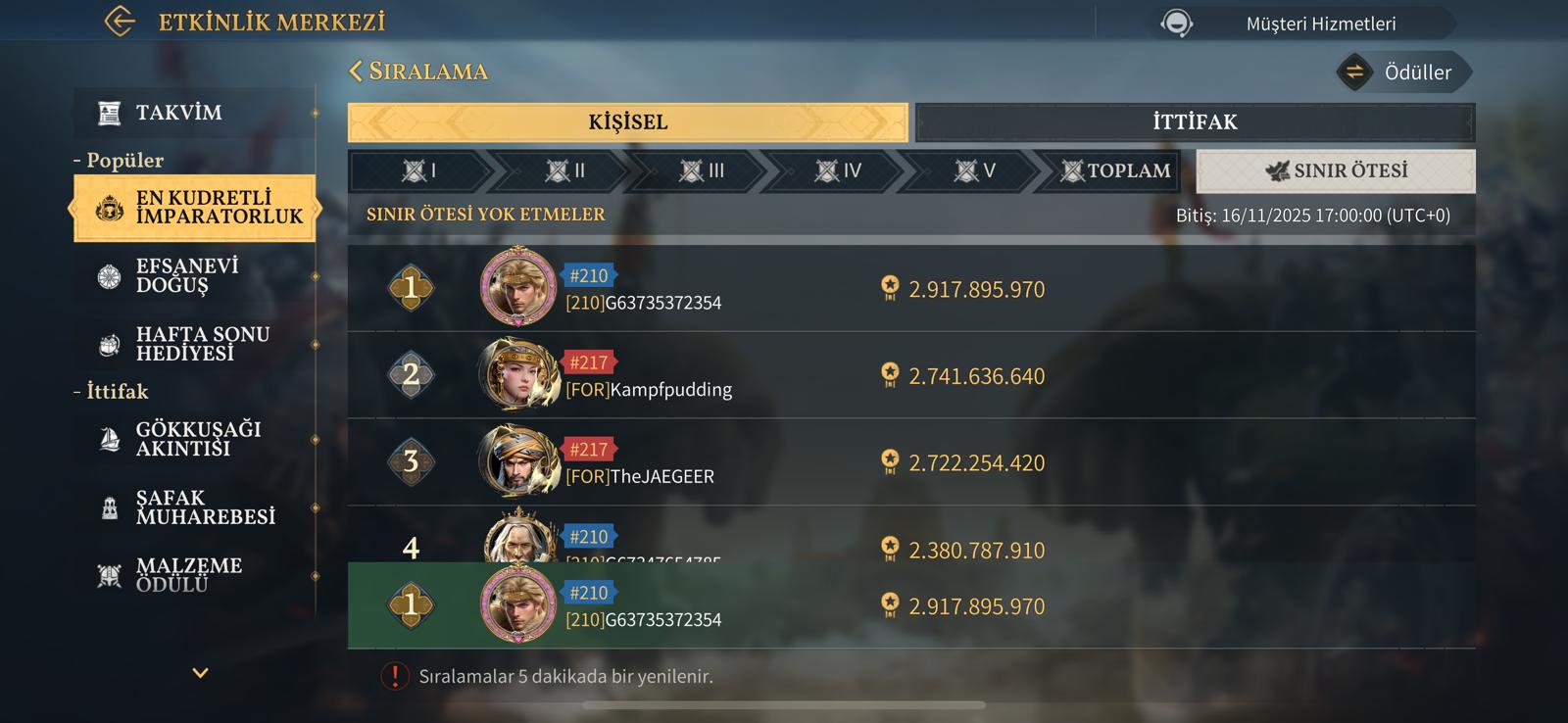Go back from the Etkinlik Merkezi screen
Screen dimensions: 1568x723
[x=120, y=22]
